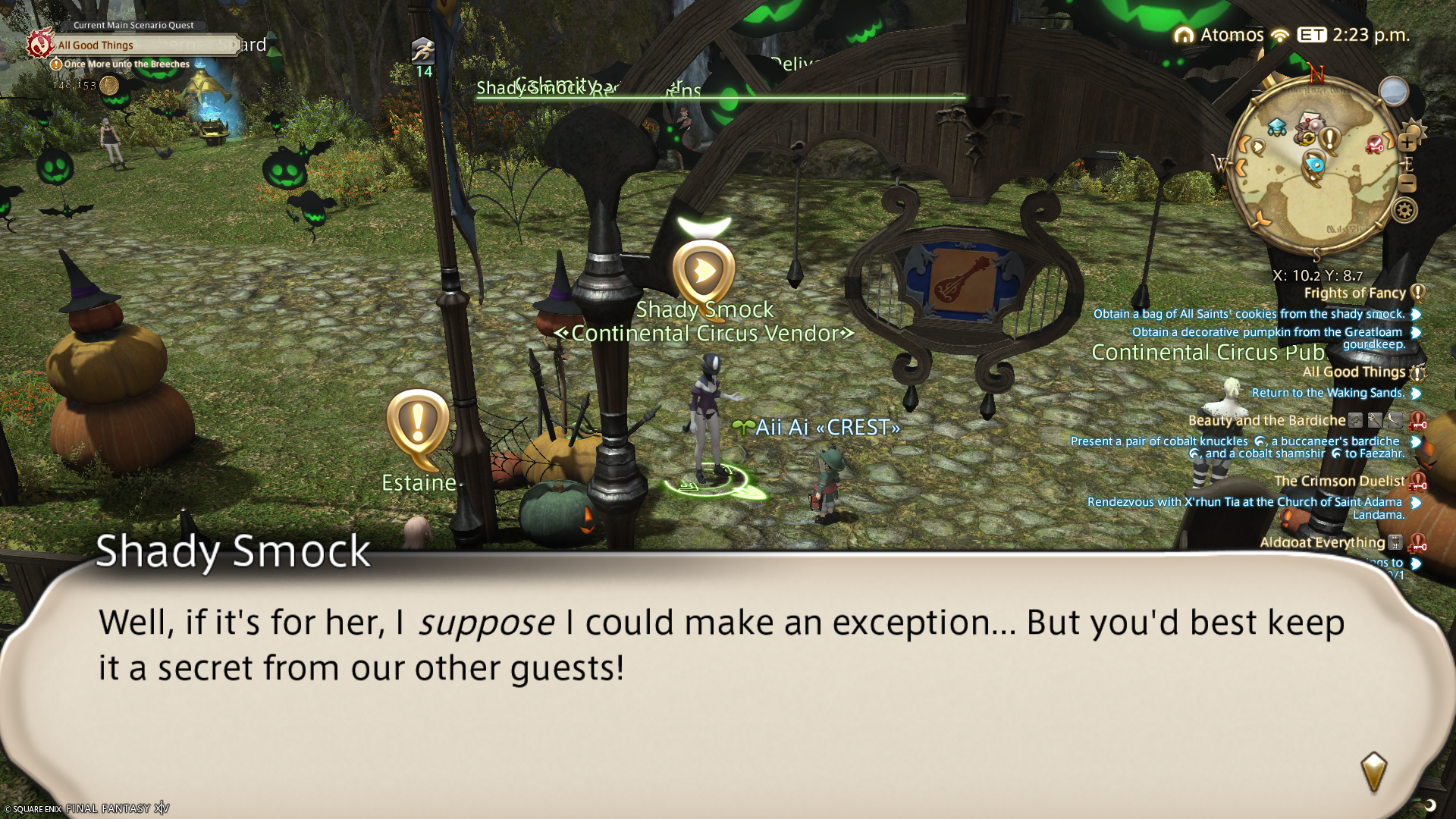The width and height of the screenshot is (1456, 819).
Task: Click the Once More unto the Breeches entry
Action: [127, 64]
